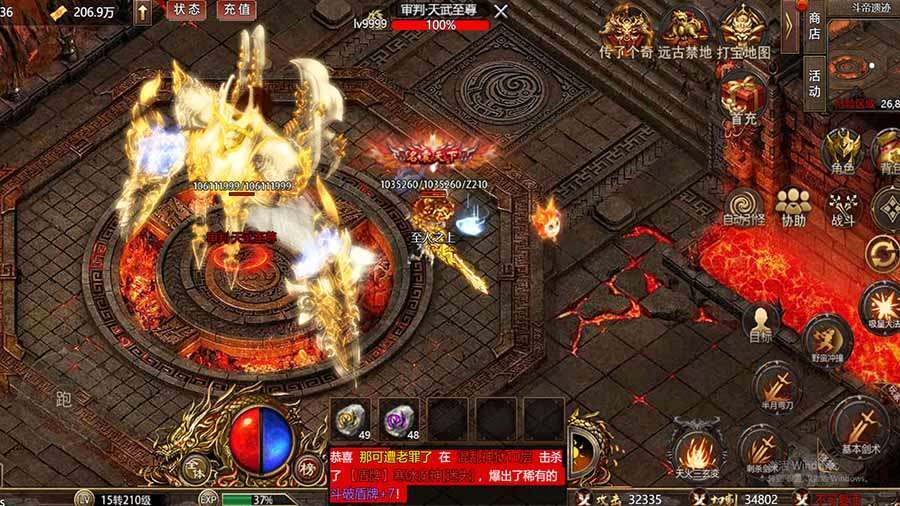Open the 角色 character sheet

pyautogui.click(x=841, y=152)
